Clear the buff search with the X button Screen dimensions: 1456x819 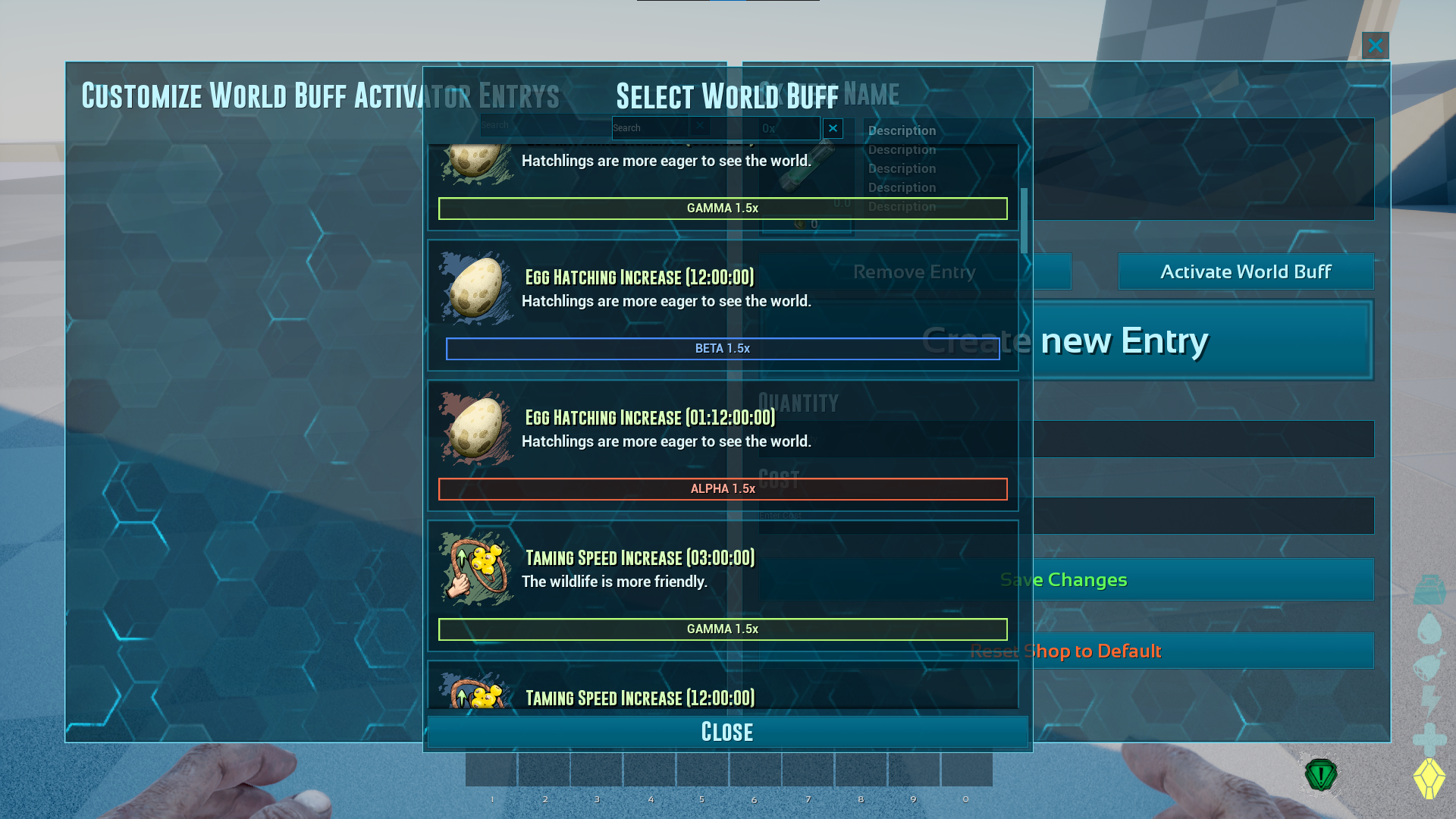833,128
